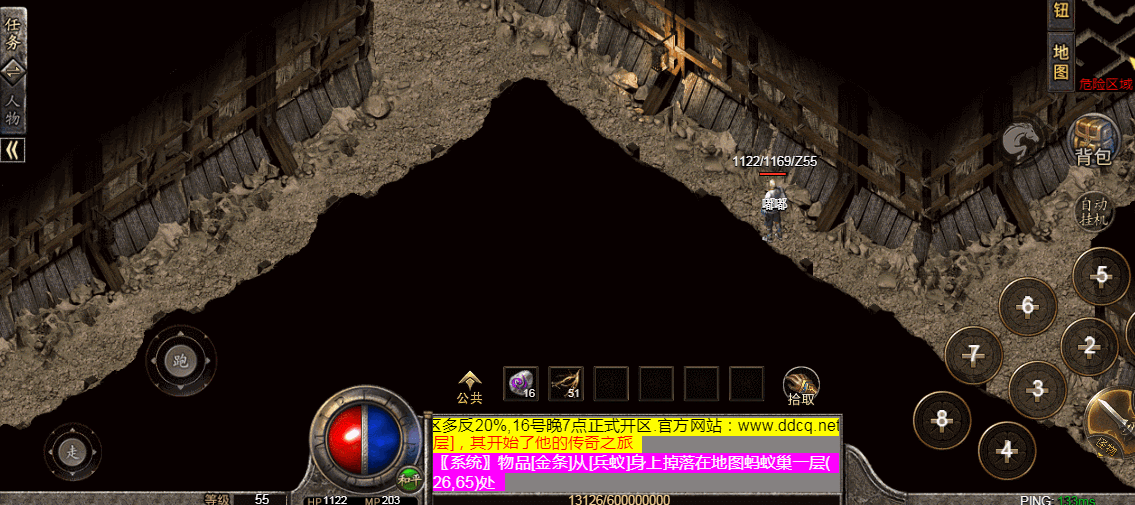Open the 任务 quest panel tab
This screenshot has height=505, width=1135.
(x=13, y=32)
